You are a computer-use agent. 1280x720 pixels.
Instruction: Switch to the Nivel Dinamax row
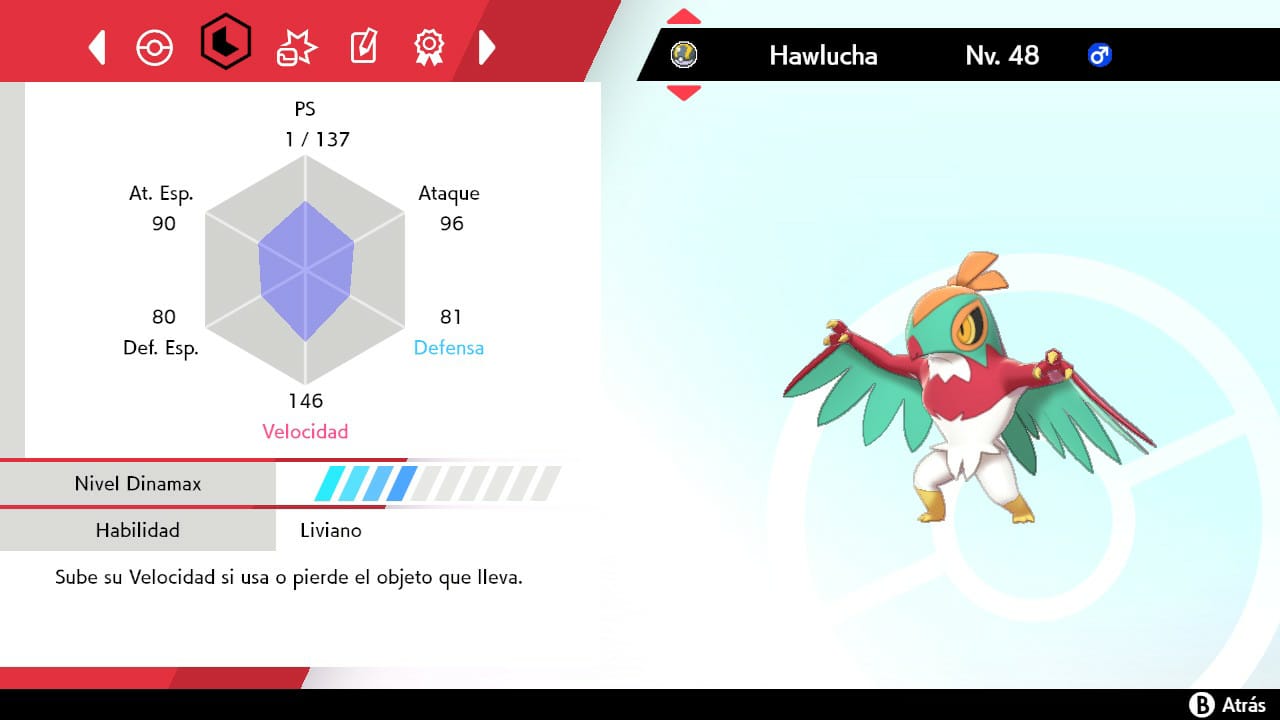(138, 484)
